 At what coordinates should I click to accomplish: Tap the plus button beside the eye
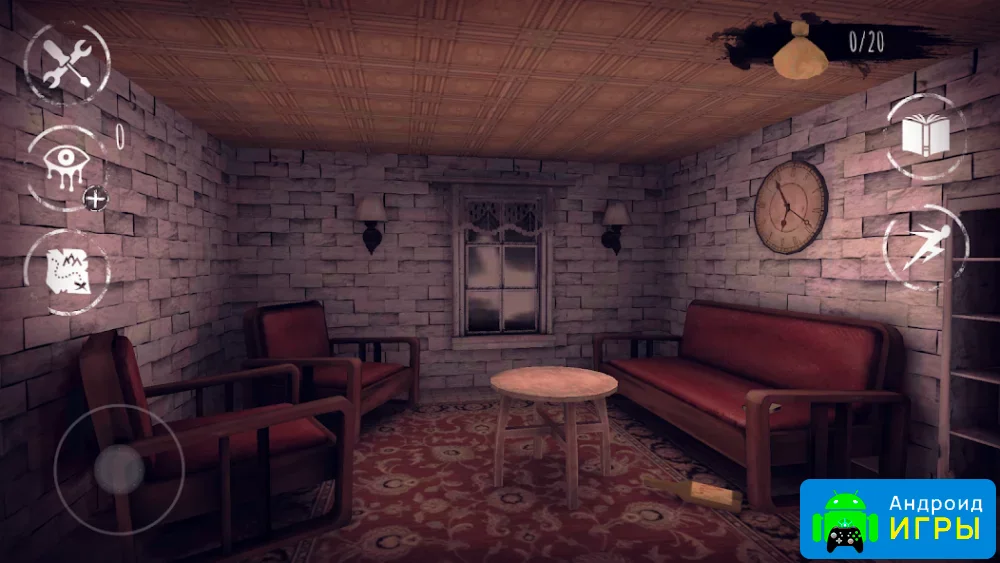pyautogui.click(x=96, y=199)
